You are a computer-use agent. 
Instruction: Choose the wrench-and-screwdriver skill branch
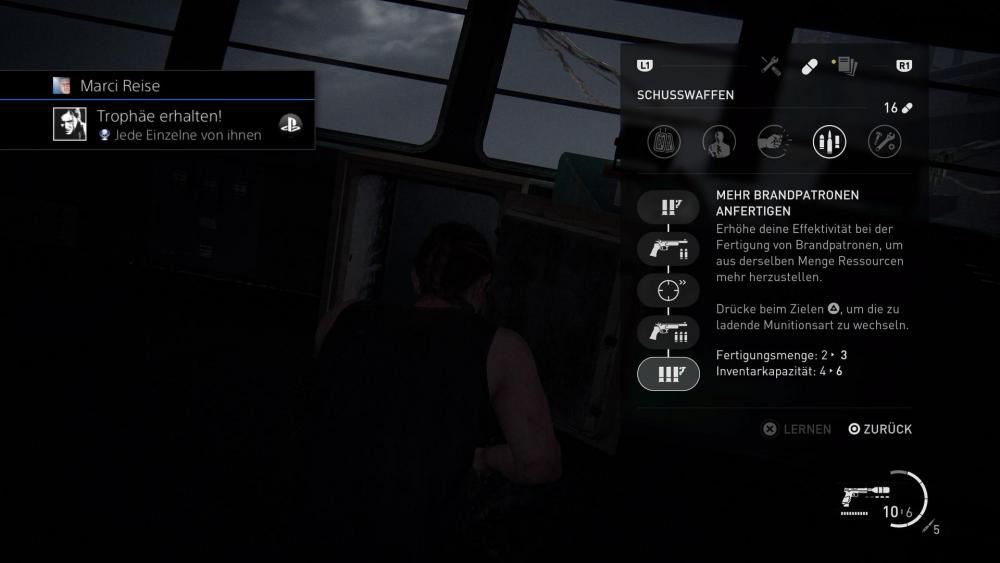pyautogui.click(x=884, y=142)
